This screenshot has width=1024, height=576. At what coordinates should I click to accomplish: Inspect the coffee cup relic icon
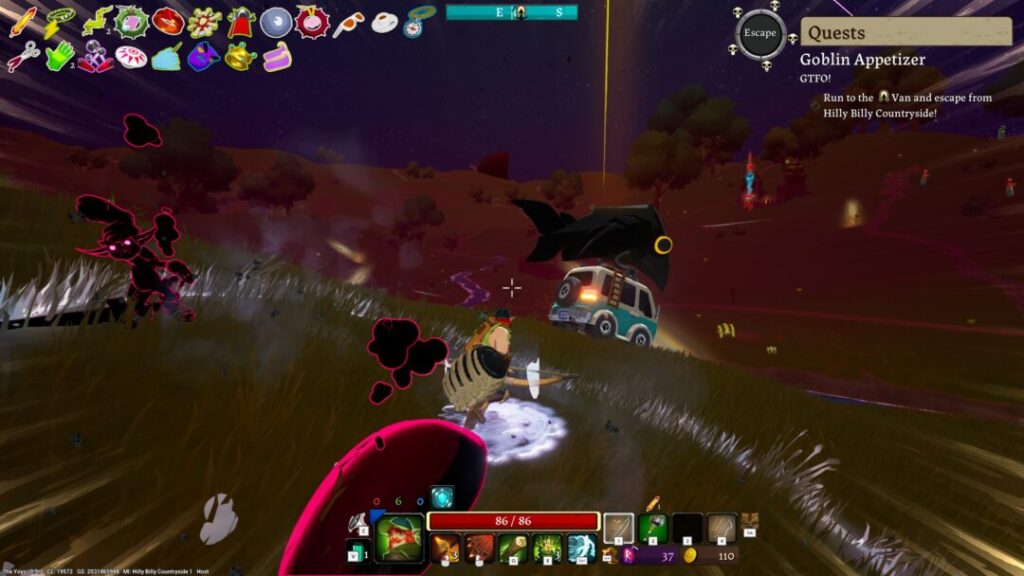[x=384, y=22]
